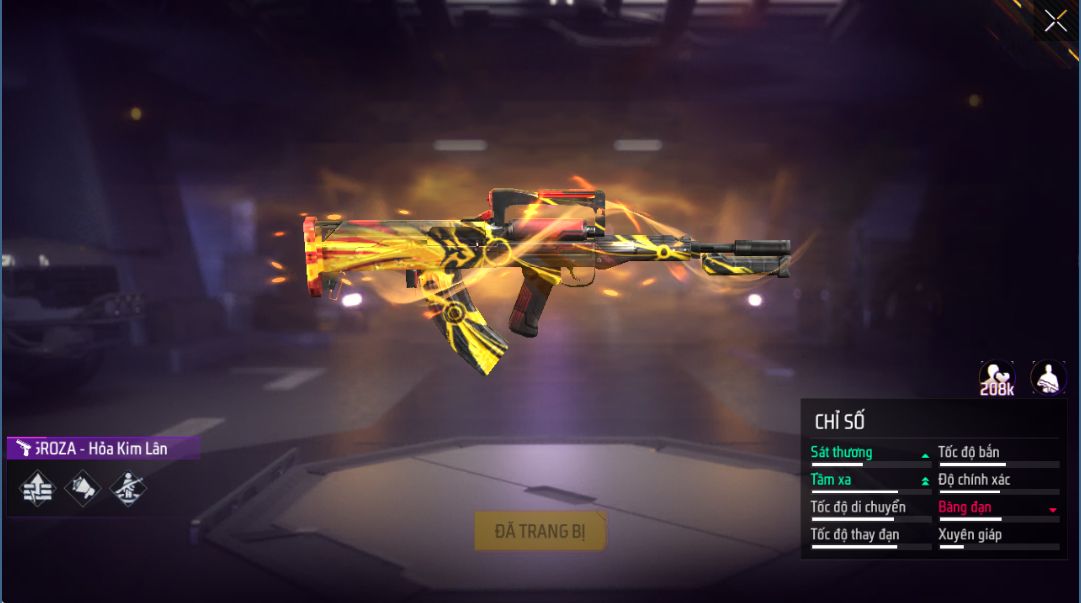Show character holding the weapon
Viewport: 1081px width, 603px height.
1048,377
